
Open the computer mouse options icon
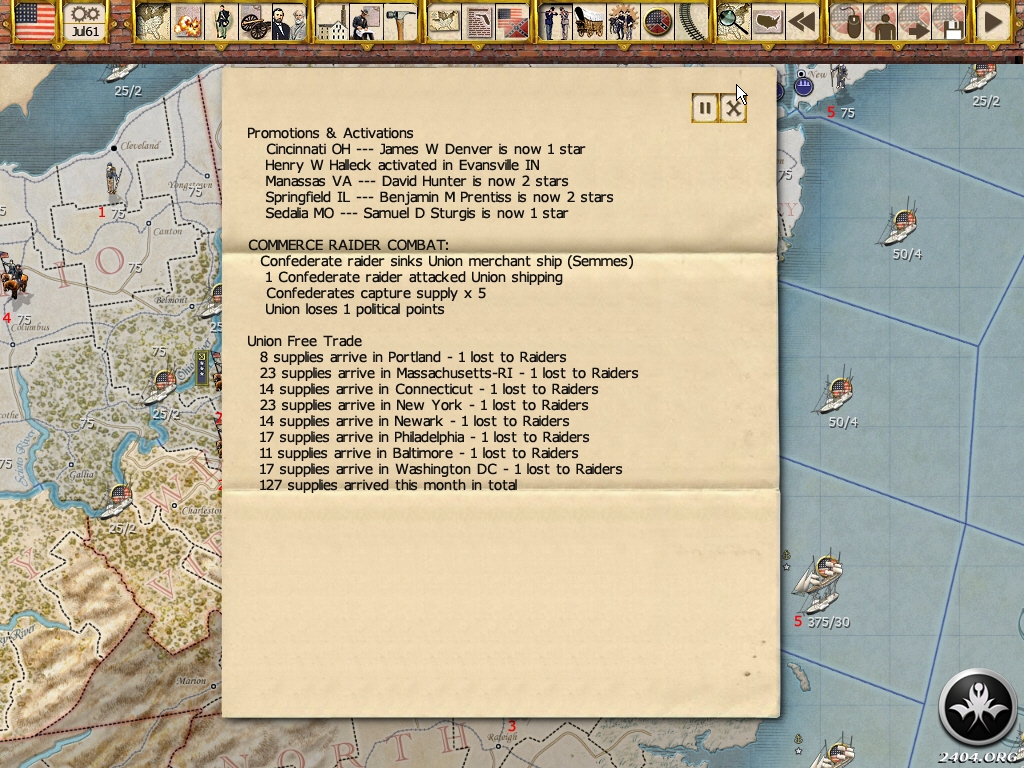[x=846, y=22]
